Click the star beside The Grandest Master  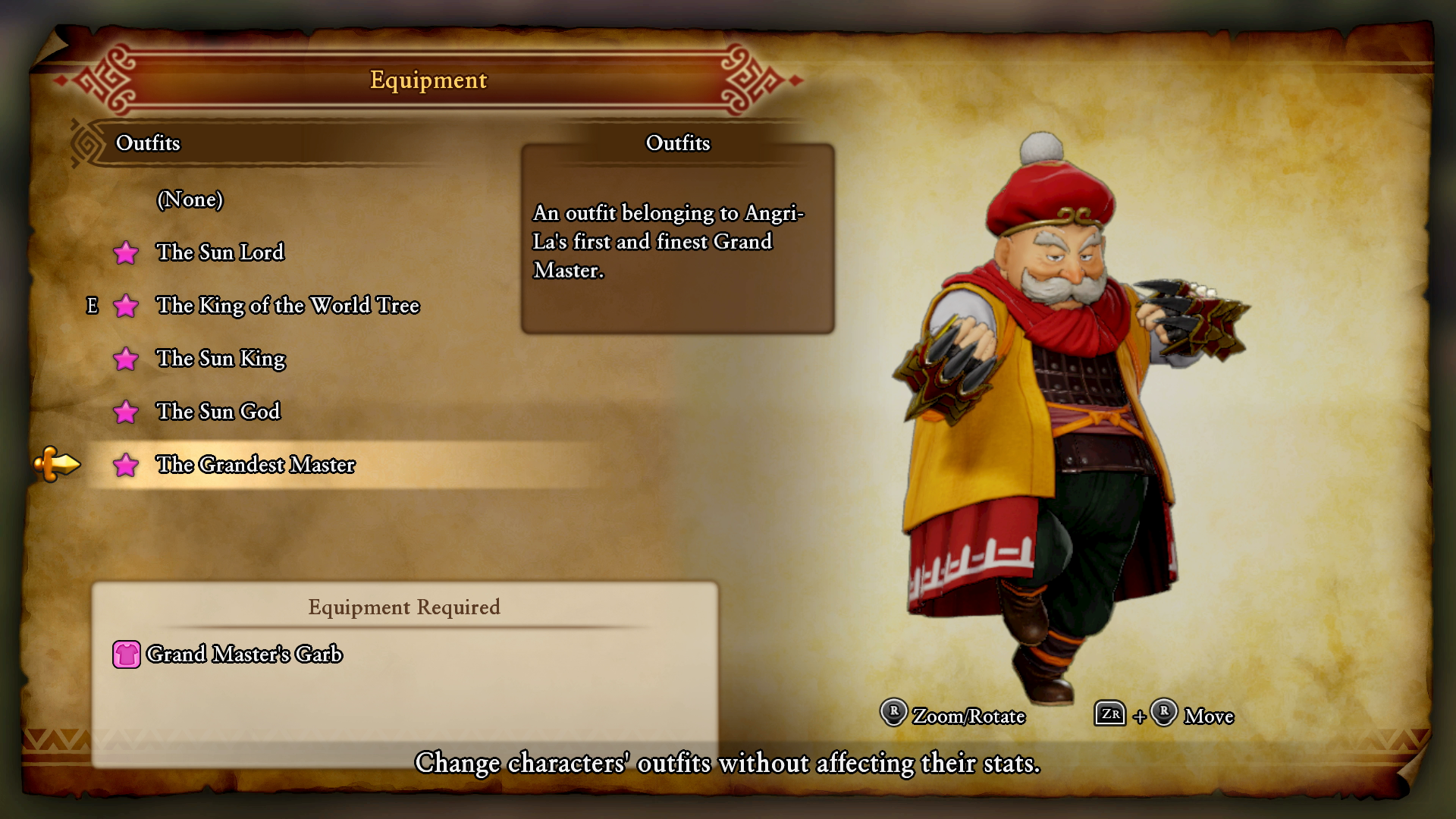127,465
